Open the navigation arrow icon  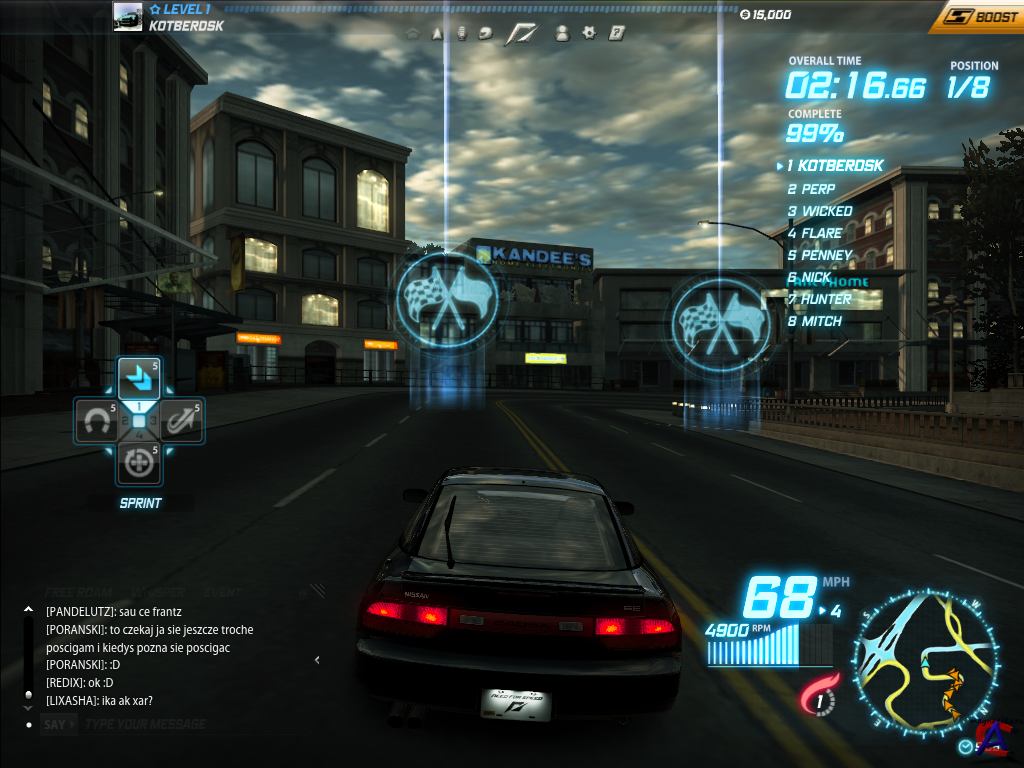pos(437,33)
